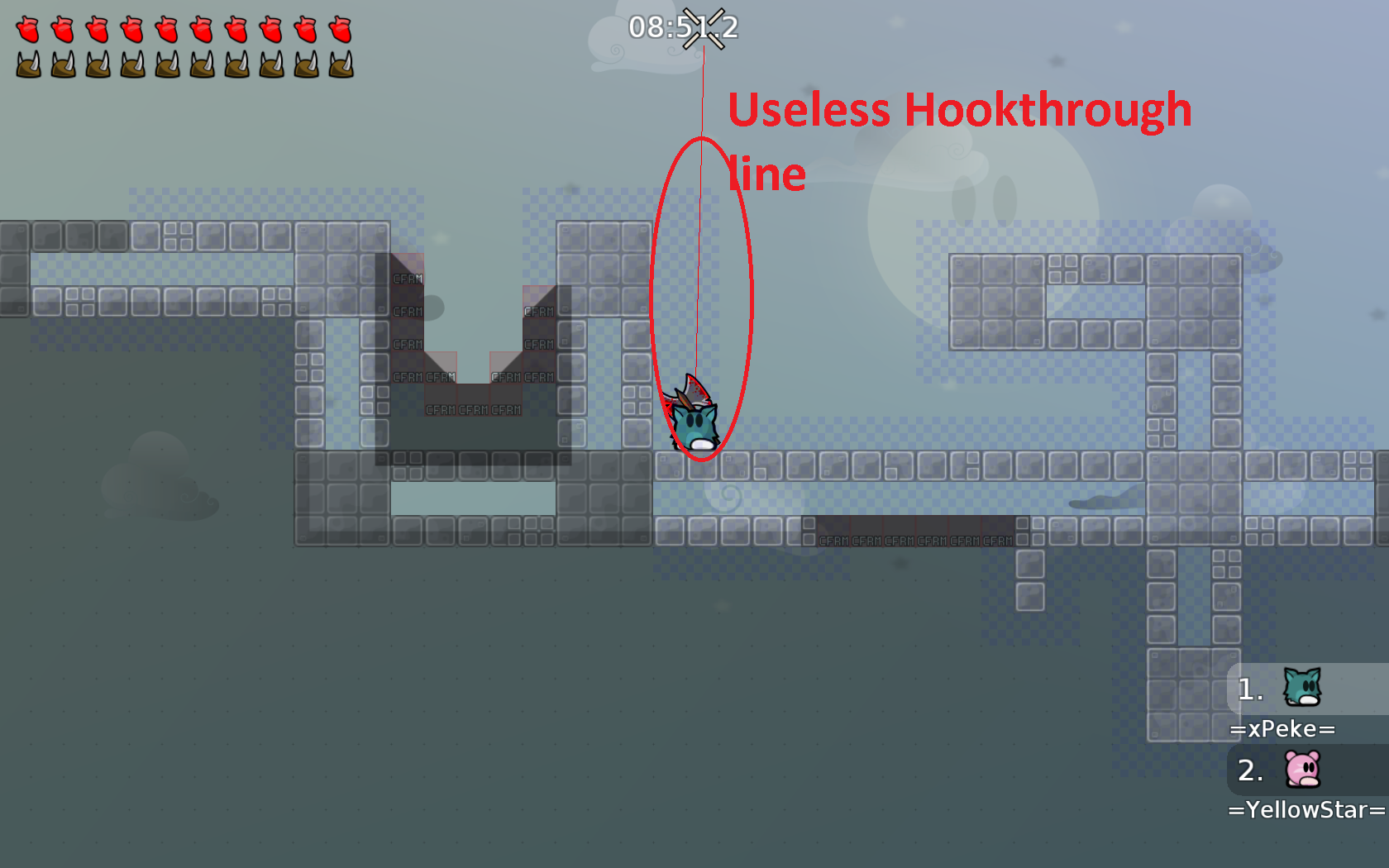Click the =xPeke= name label
Viewport: 1389px width, 868px height.
point(1282,728)
